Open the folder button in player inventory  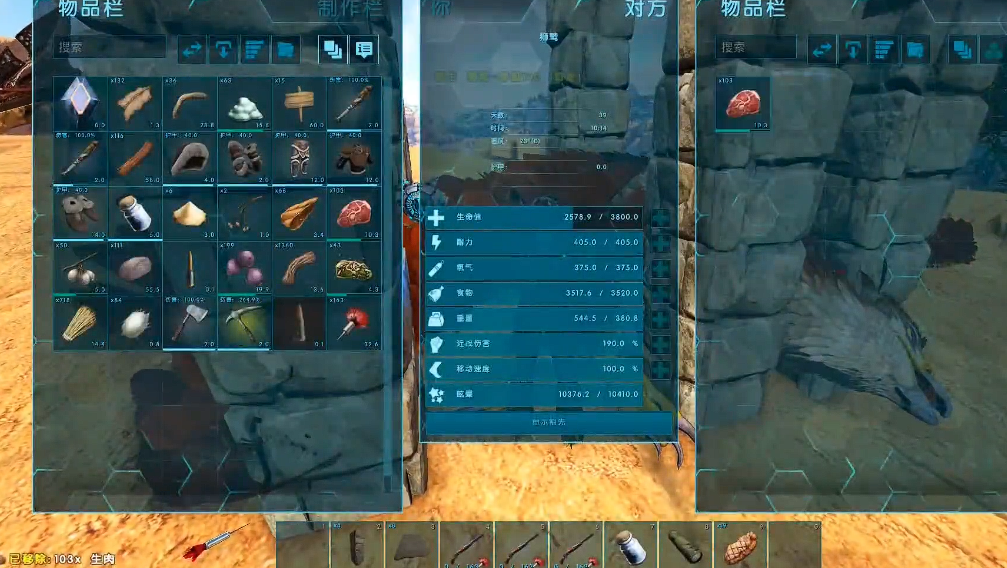tap(286, 48)
